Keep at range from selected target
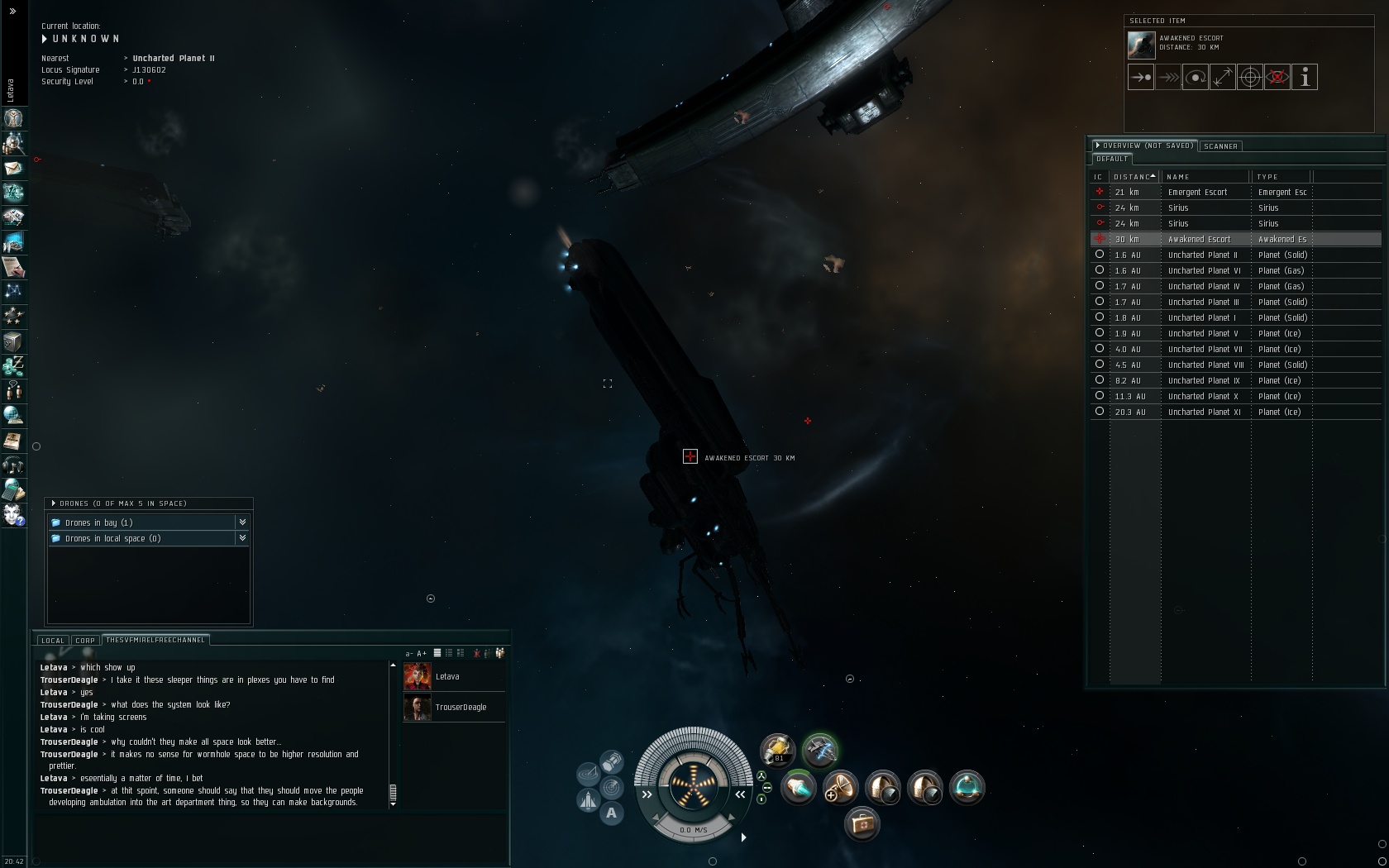1389x868 pixels. [1223, 78]
